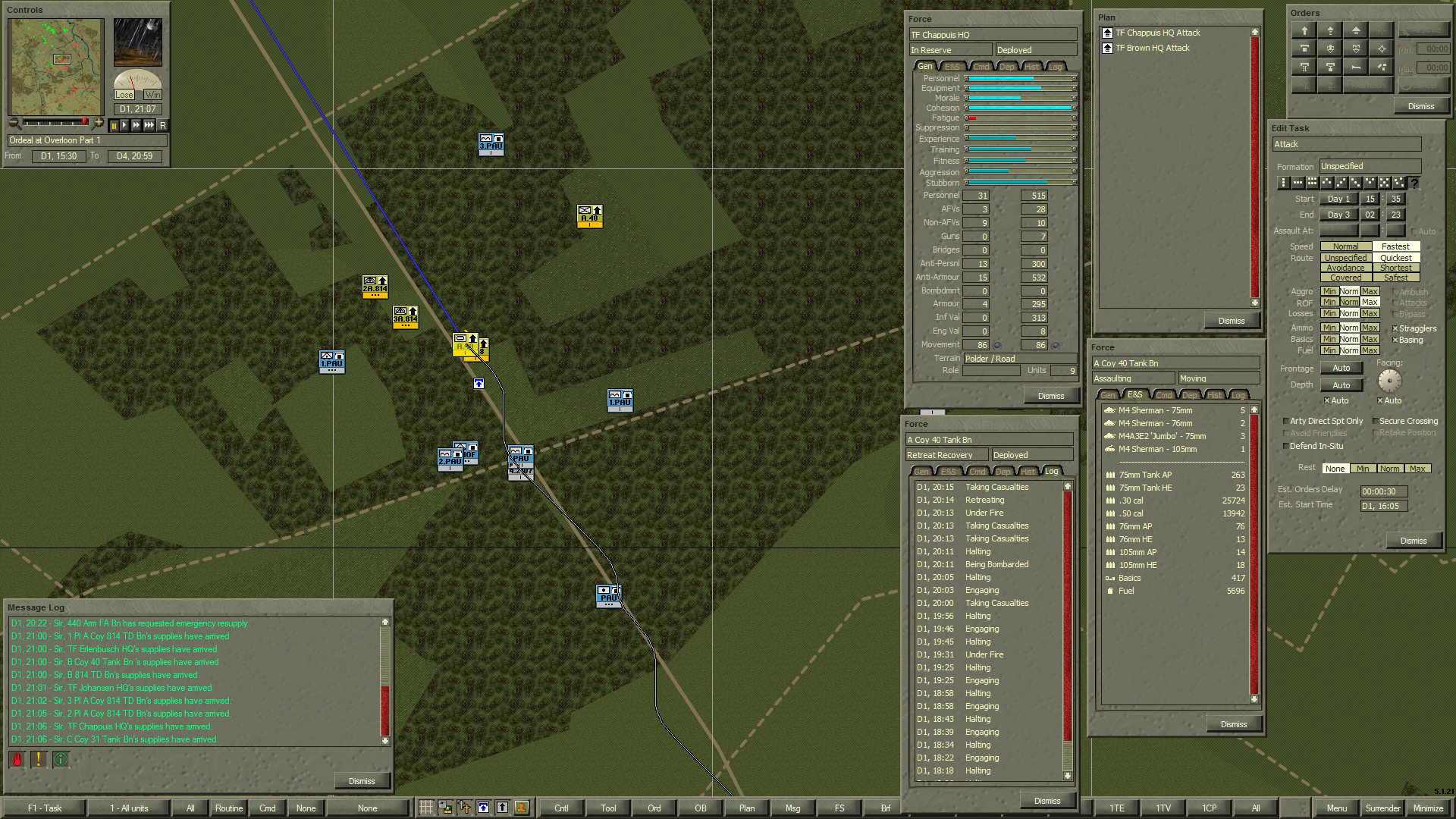Image resolution: width=1456 pixels, height=819 pixels.
Task: Uncheck the Stragglers checkbox
Action: pyautogui.click(x=1395, y=328)
